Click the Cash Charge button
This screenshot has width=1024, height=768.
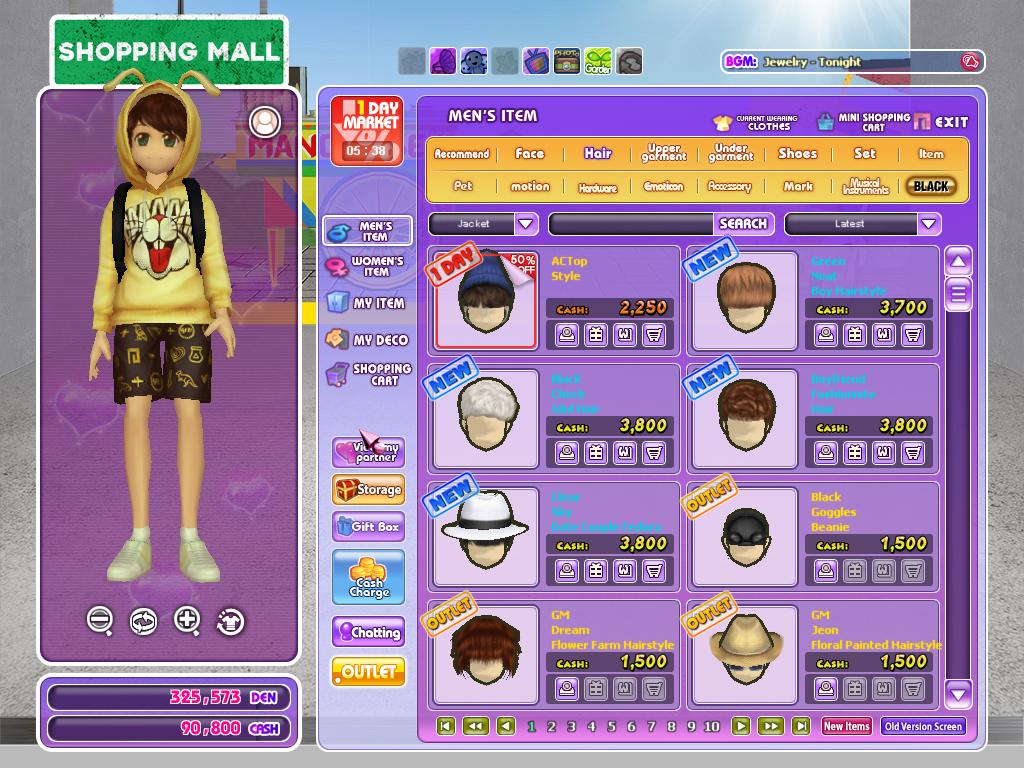[368, 577]
